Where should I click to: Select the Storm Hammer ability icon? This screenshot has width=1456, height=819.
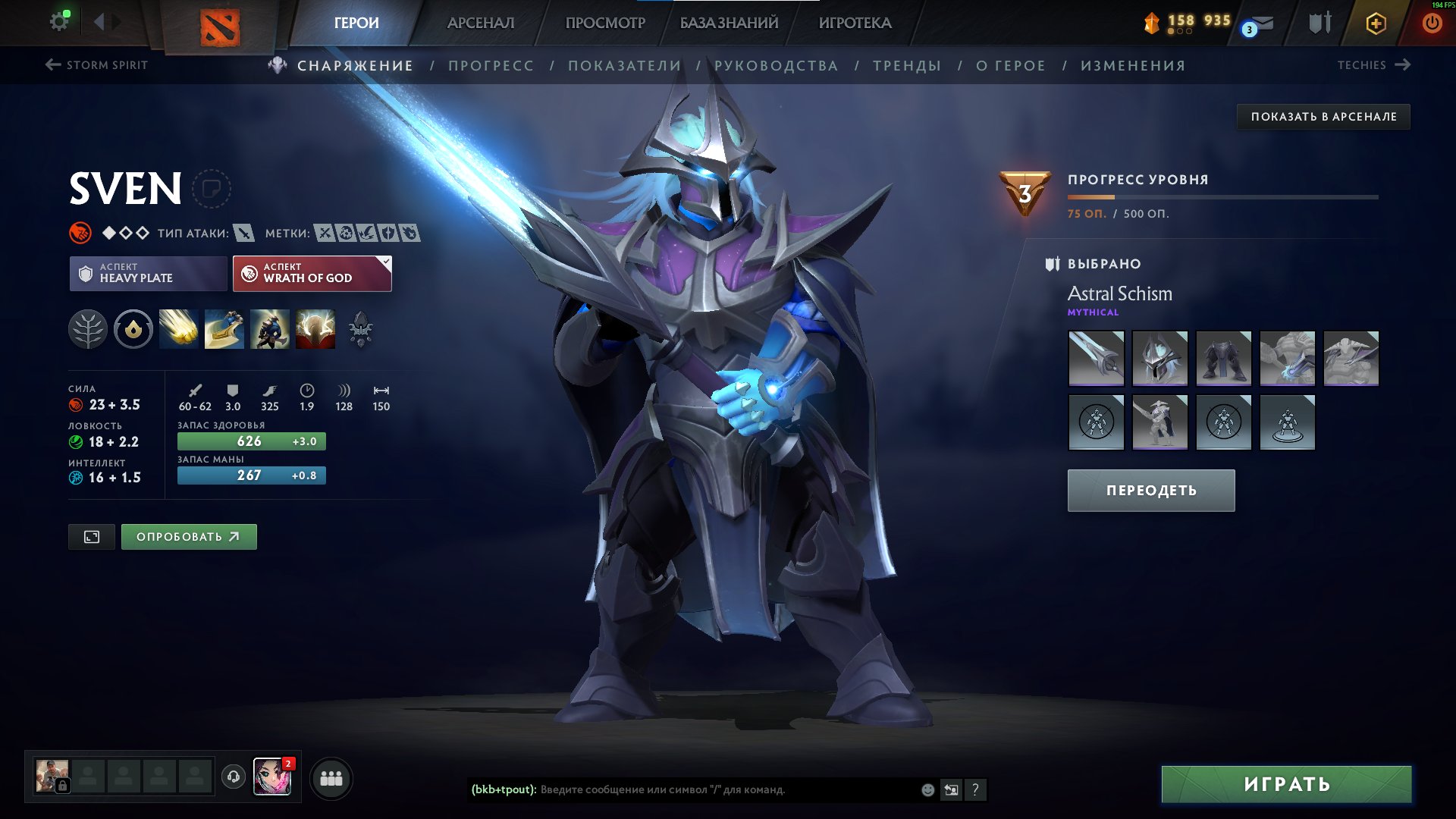[x=177, y=328]
